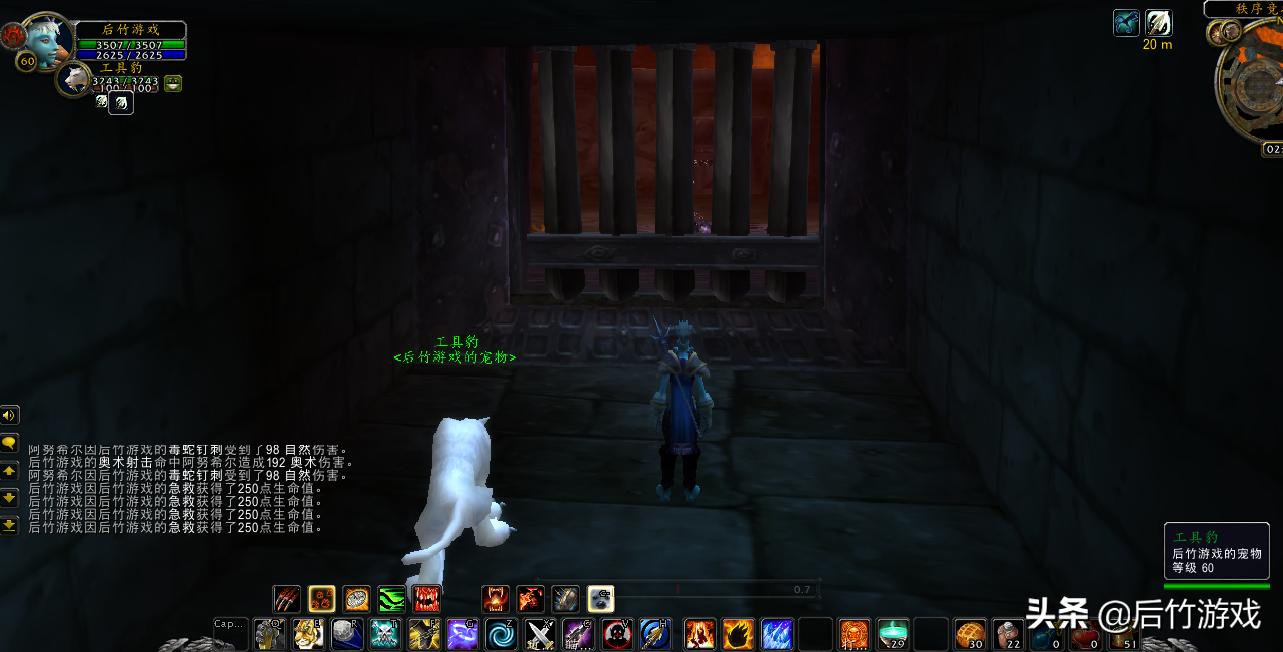Use the blue swirl spell on action bar

501,634
